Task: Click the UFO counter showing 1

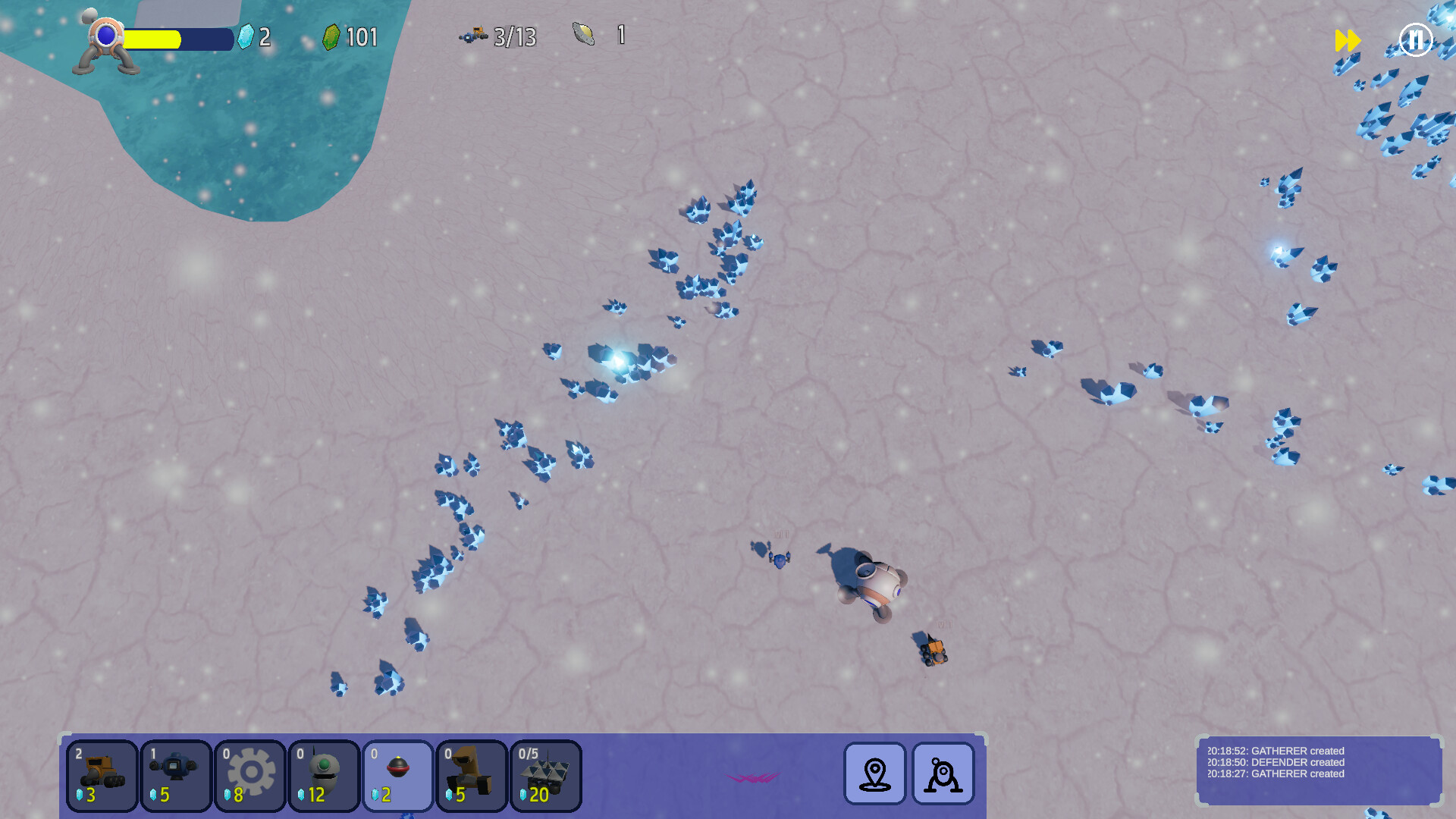Action: click(598, 35)
